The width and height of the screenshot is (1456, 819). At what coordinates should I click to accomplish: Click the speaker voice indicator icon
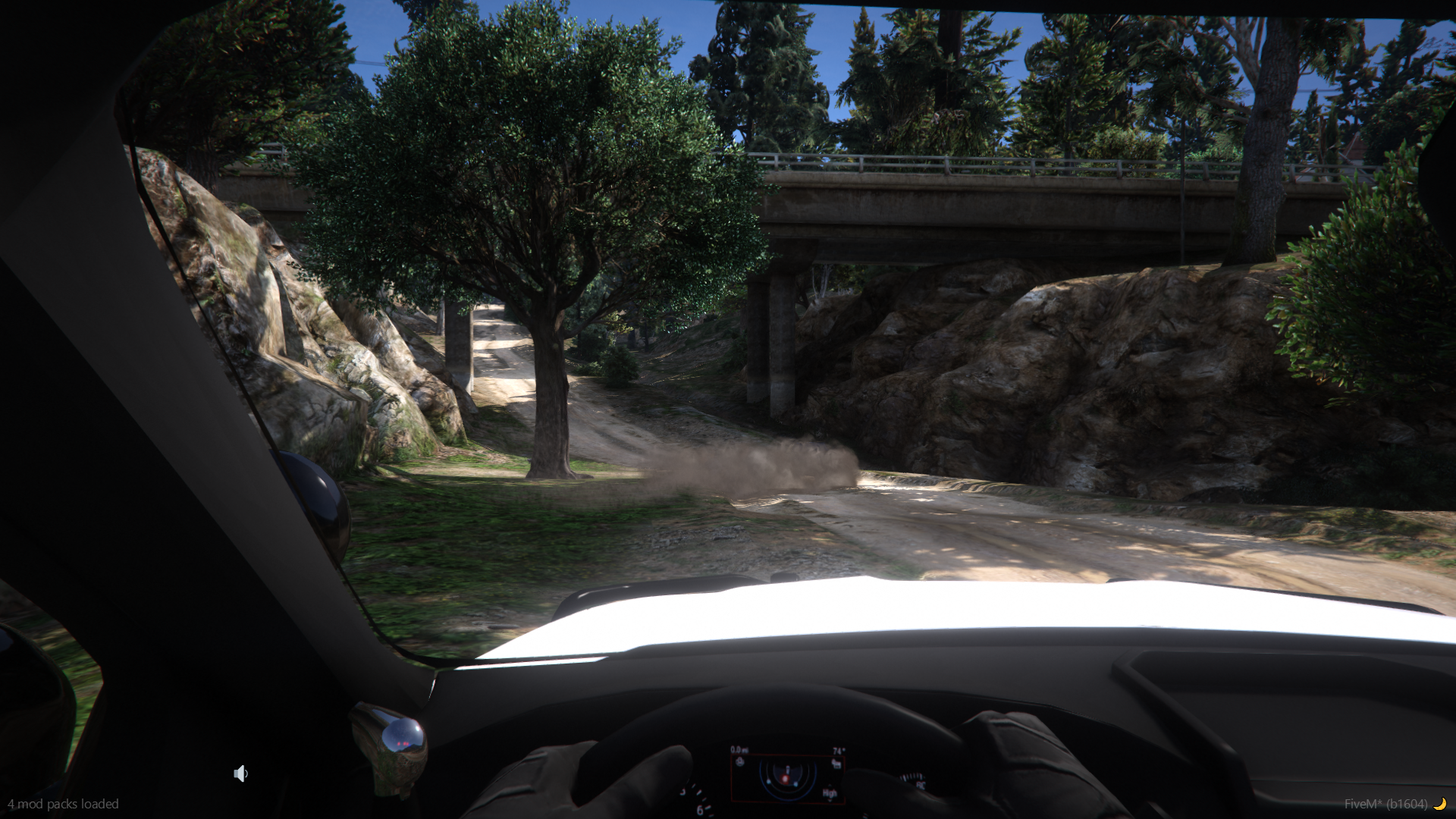click(240, 773)
